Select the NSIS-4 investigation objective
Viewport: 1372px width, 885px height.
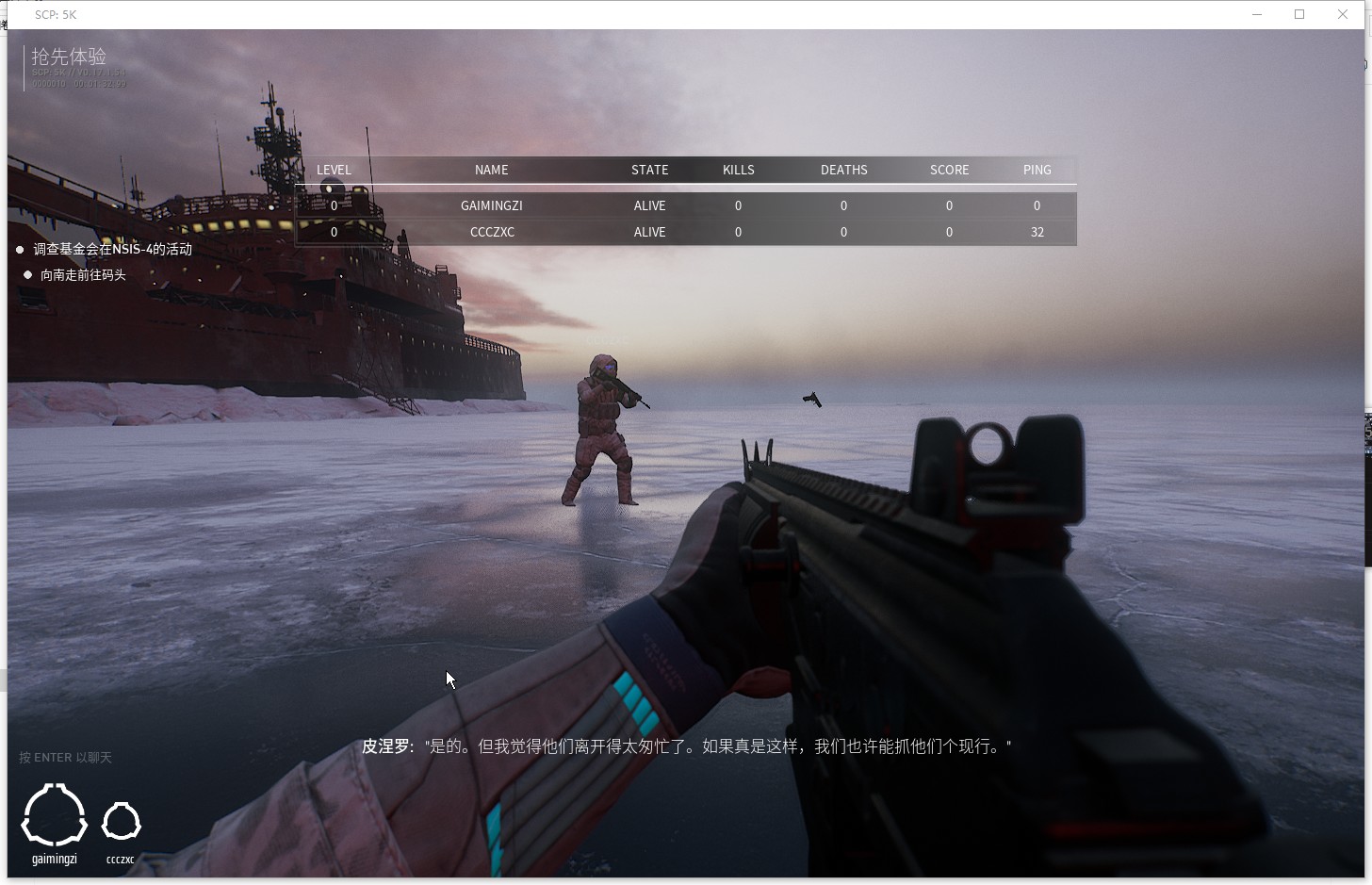point(112,249)
